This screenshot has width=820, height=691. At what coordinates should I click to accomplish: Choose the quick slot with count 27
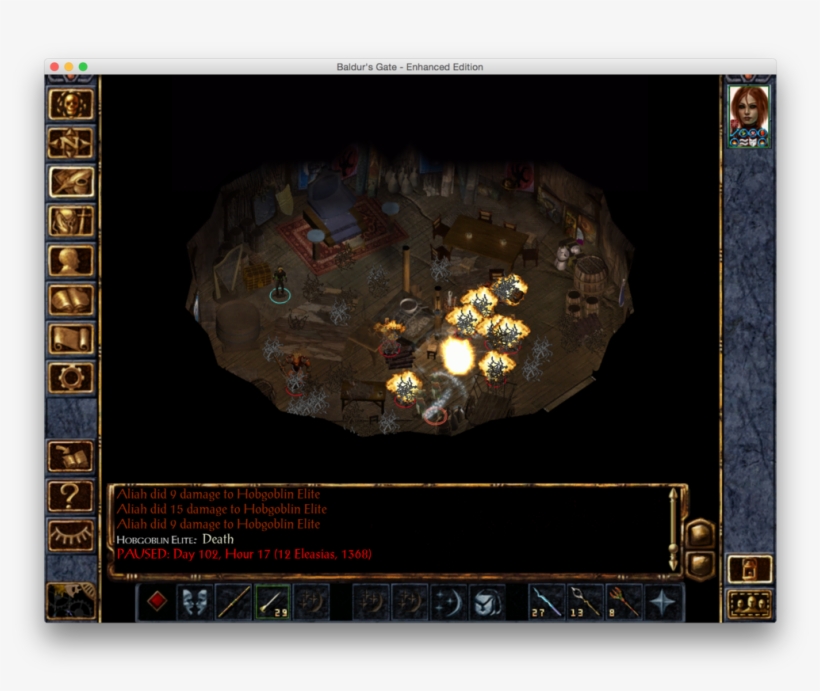click(547, 601)
